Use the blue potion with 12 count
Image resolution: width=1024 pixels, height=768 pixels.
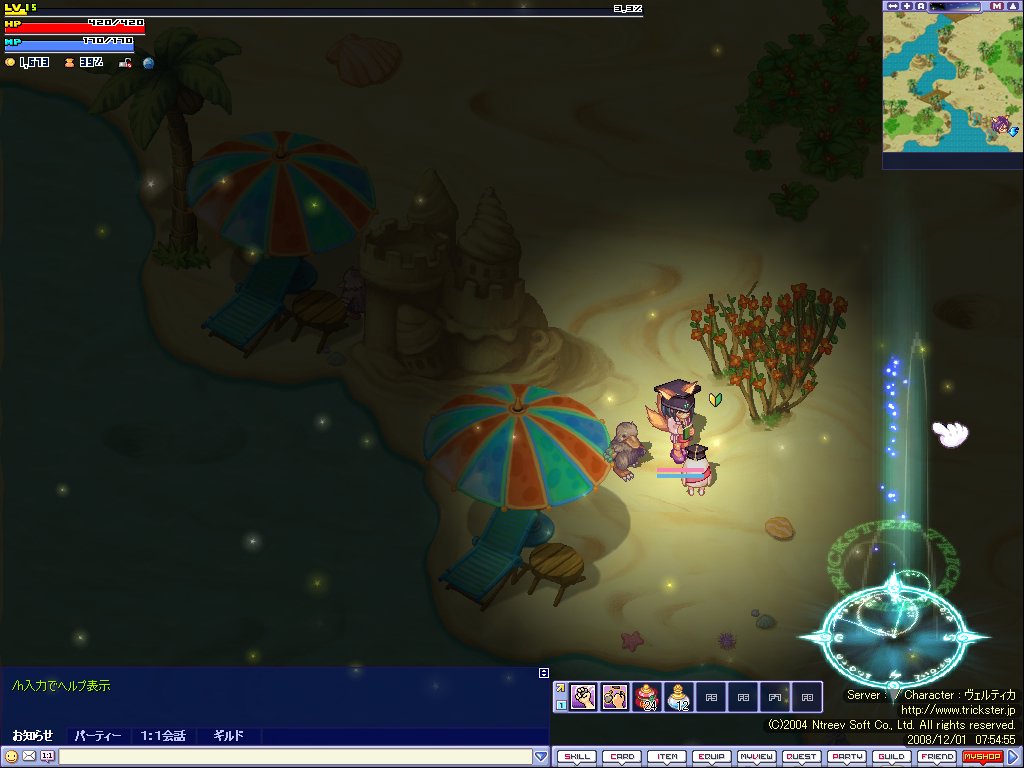tap(679, 697)
